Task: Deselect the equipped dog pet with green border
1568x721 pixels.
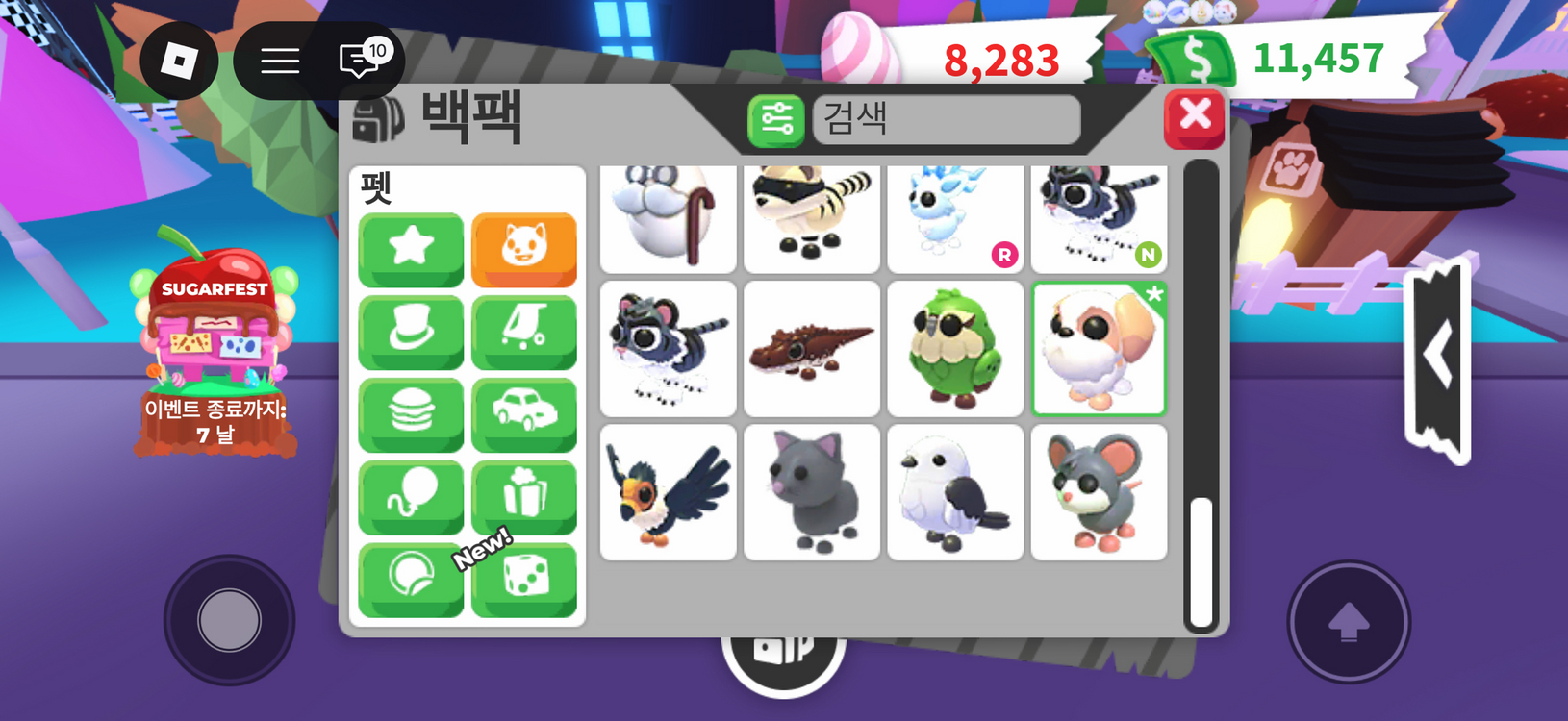Action: click(x=1099, y=348)
